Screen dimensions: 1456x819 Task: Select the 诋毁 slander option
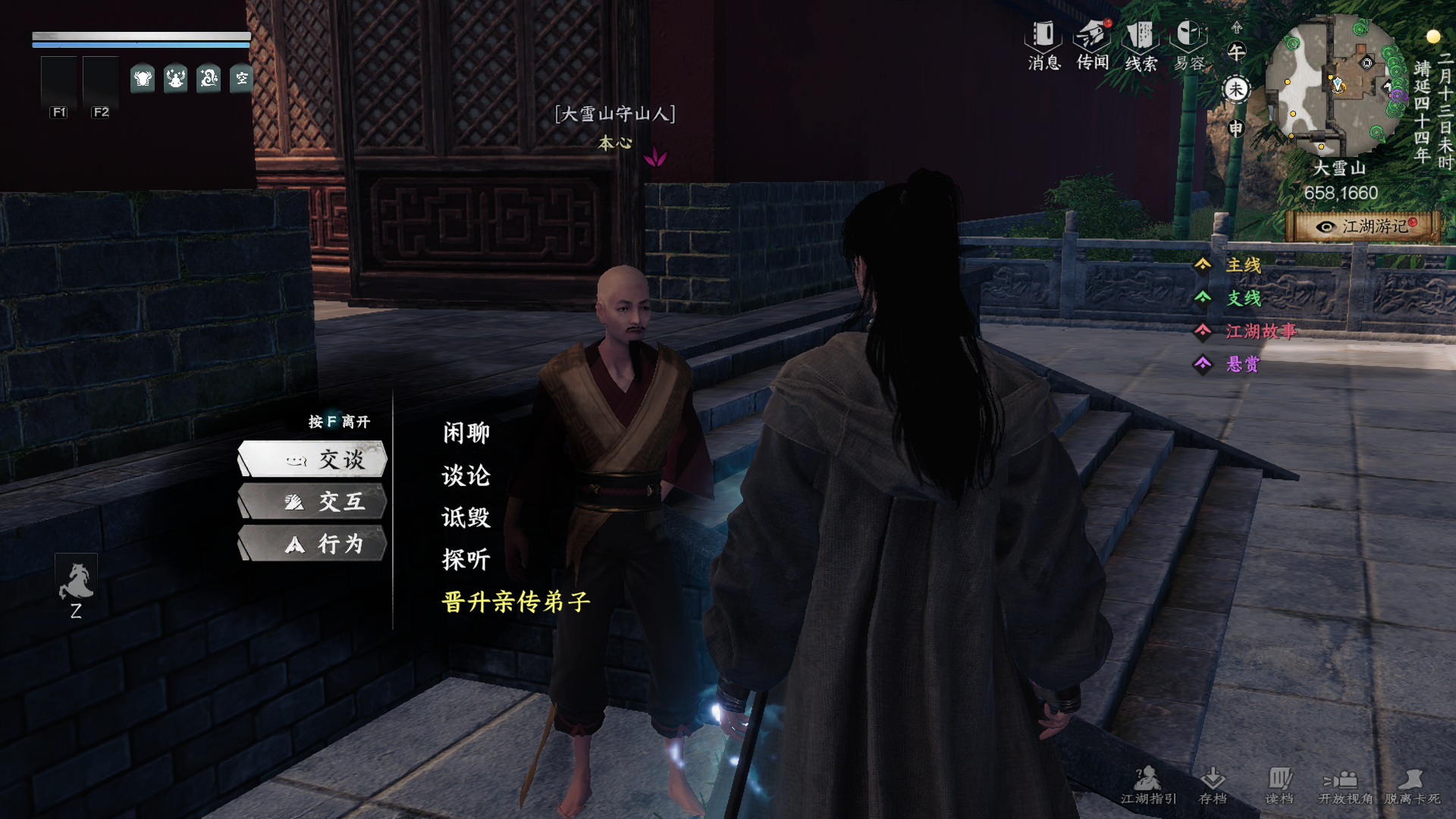(466, 517)
